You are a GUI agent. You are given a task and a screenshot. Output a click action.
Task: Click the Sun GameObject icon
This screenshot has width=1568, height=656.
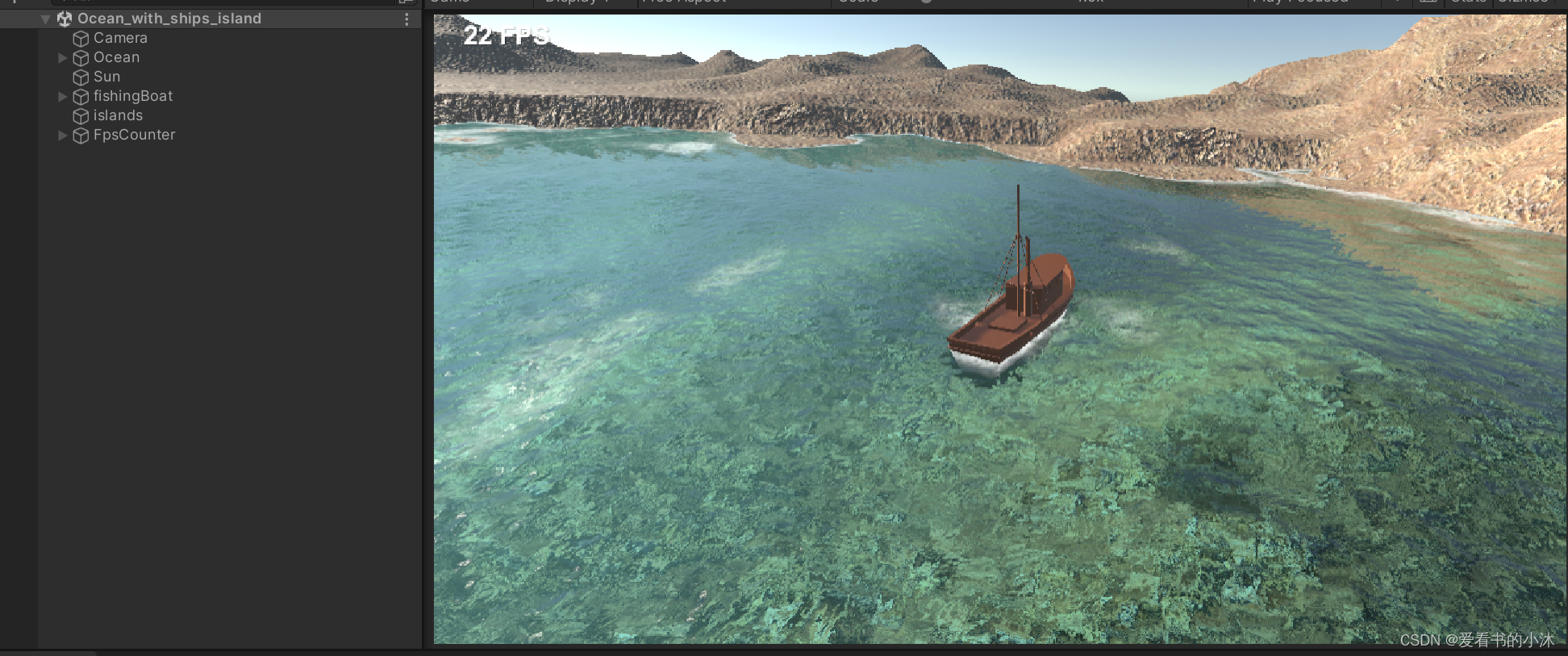pos(81,77)
